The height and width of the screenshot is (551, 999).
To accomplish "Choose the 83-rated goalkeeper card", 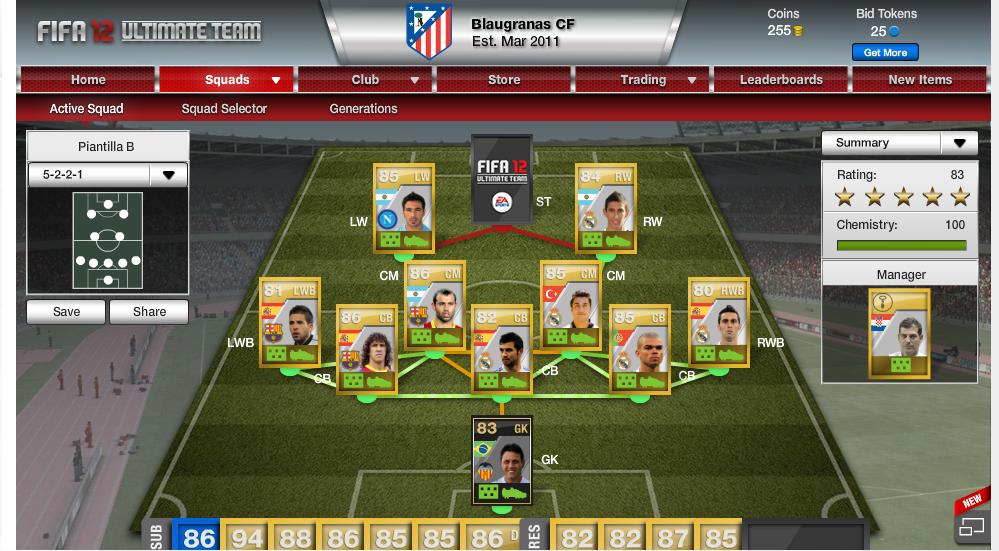I will [x=501, y=460].
